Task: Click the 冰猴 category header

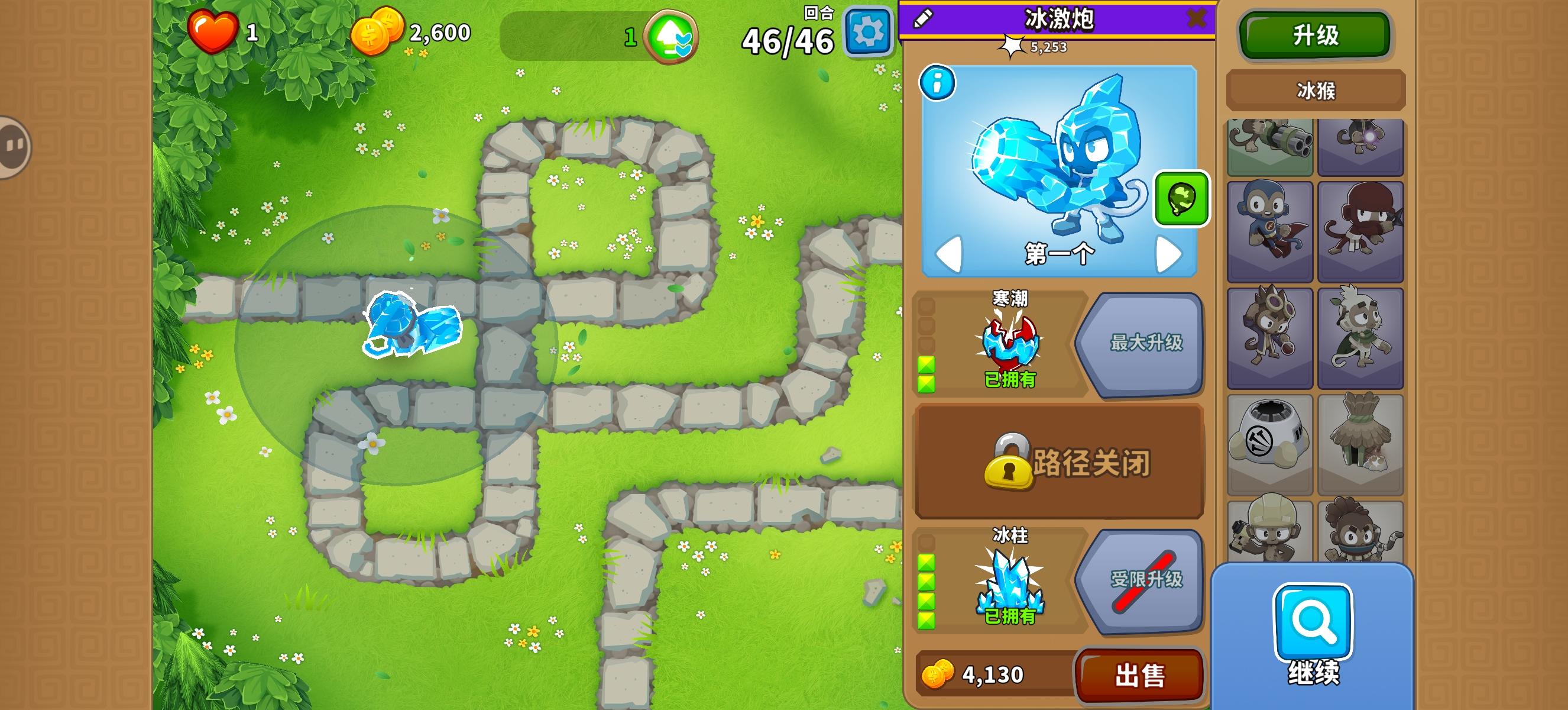Action: (1315, 90)
